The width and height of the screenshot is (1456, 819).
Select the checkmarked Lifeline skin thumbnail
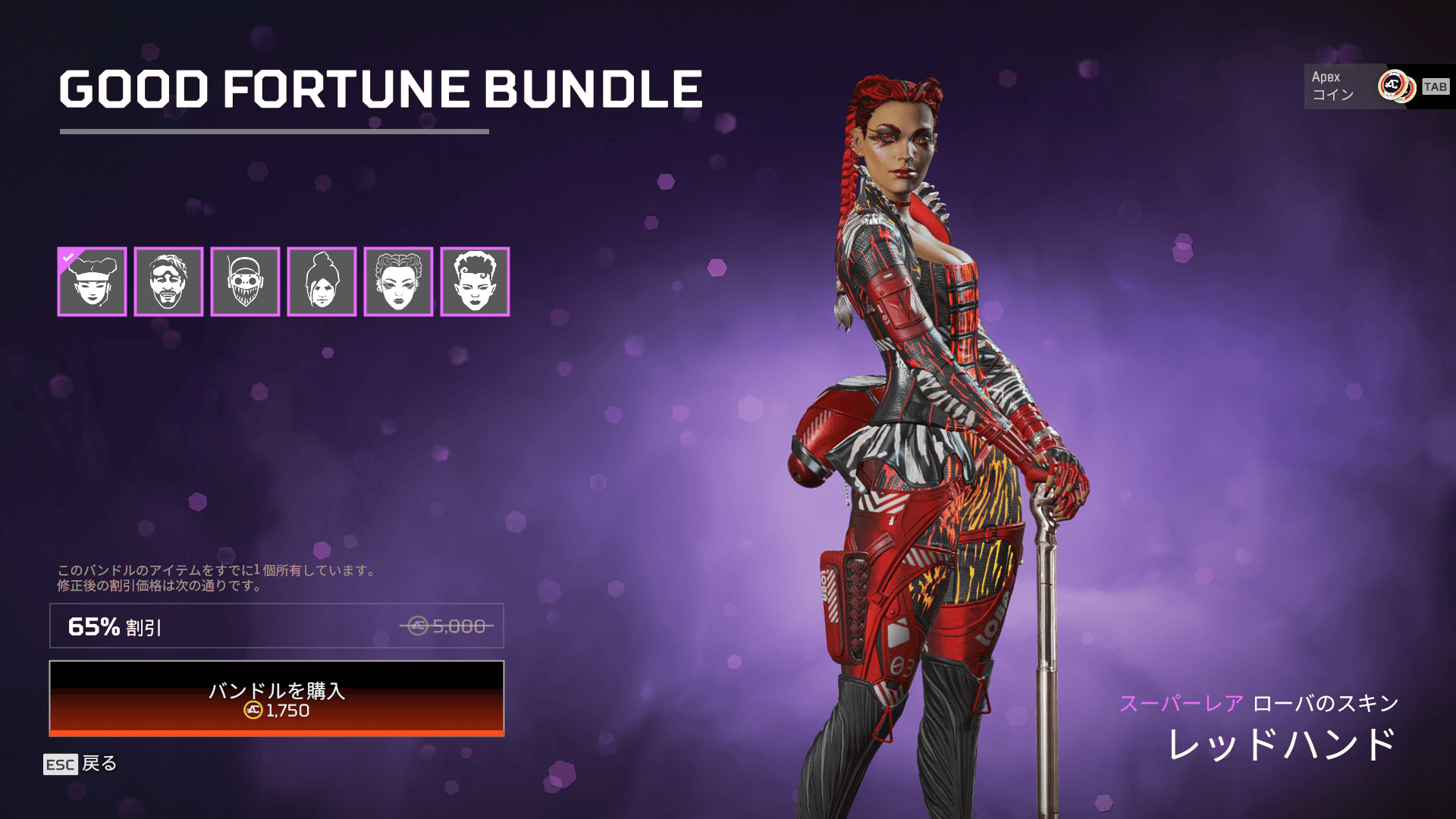point(92,281)
